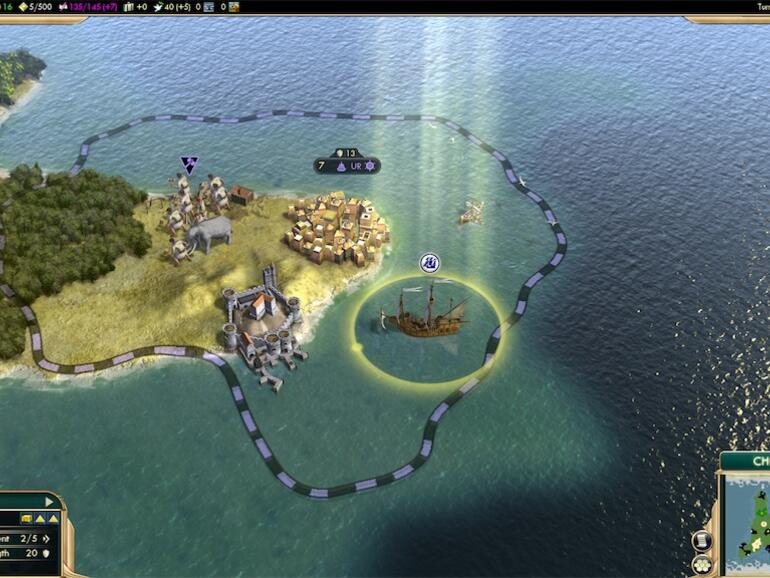Screen dimensions: 770x578
Task: Toggle the hex grid minimap options button
Action: [702, 564]
